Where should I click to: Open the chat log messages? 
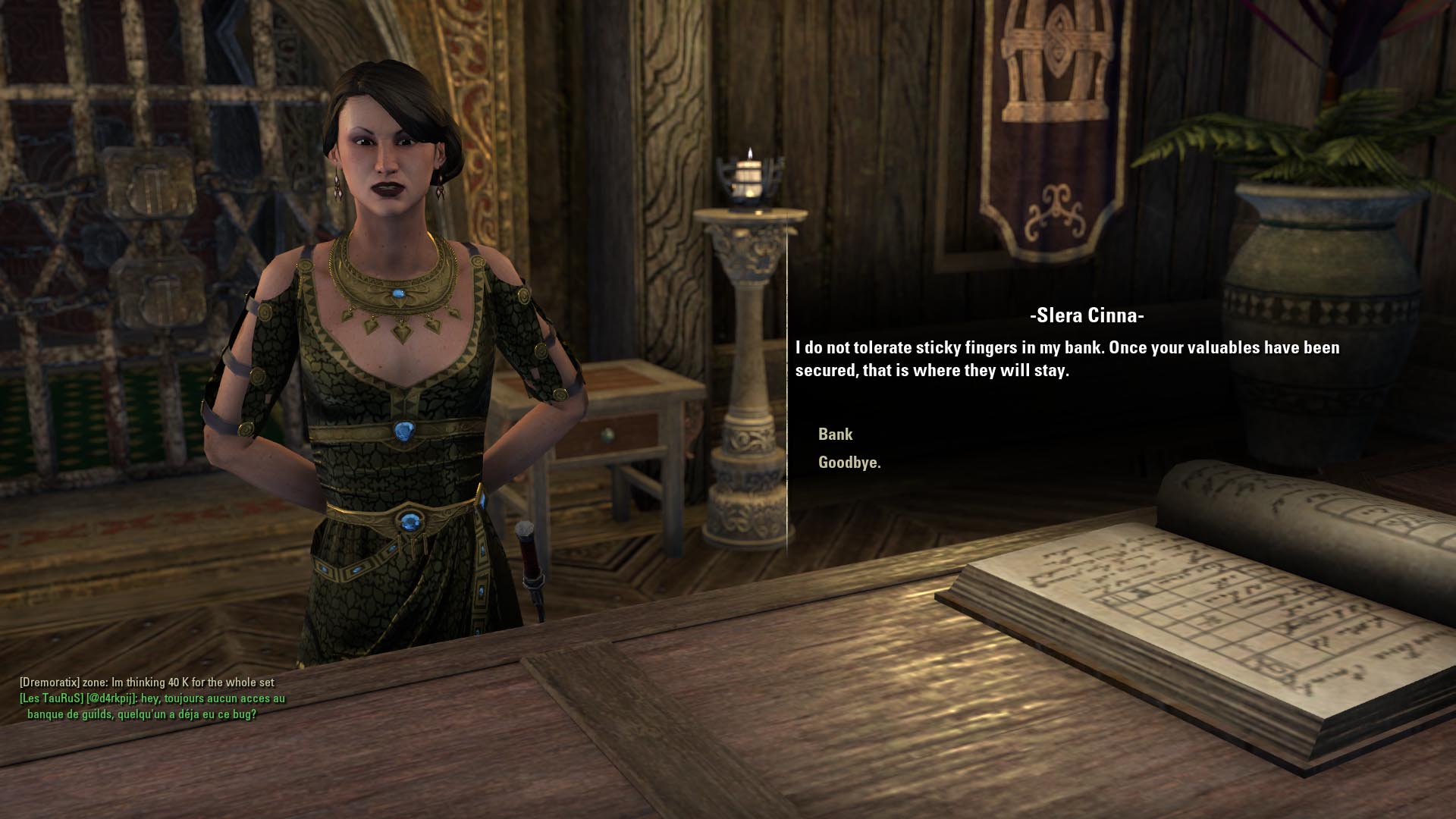[152, 698]
